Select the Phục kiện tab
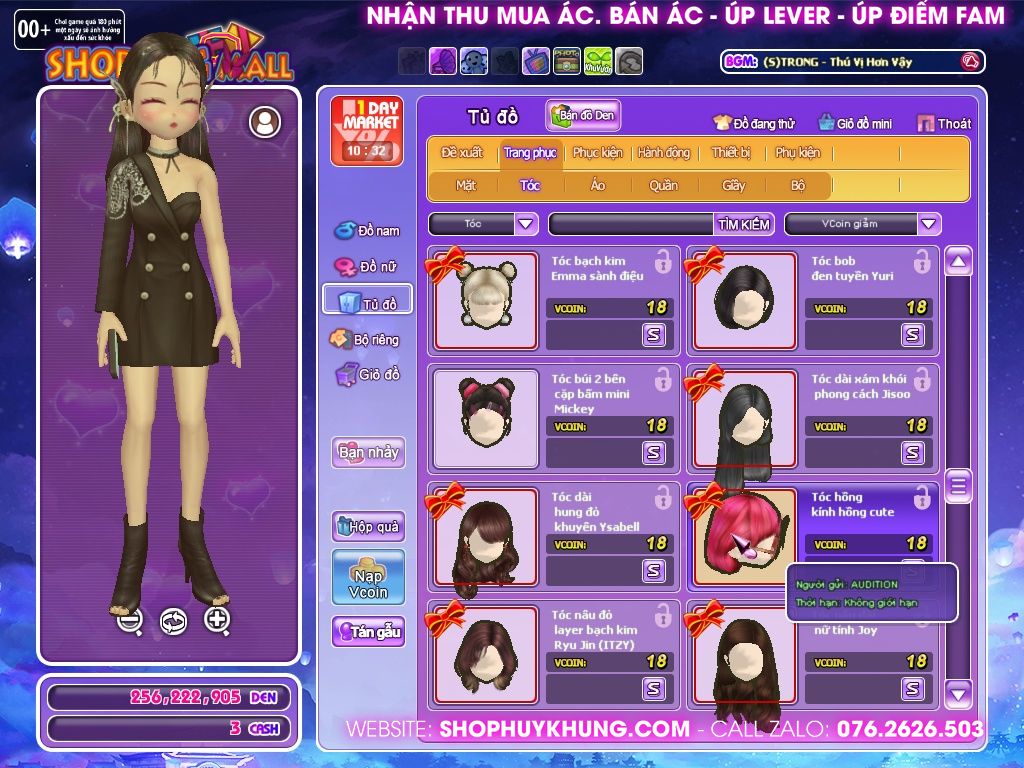 (x=597, y=153)
